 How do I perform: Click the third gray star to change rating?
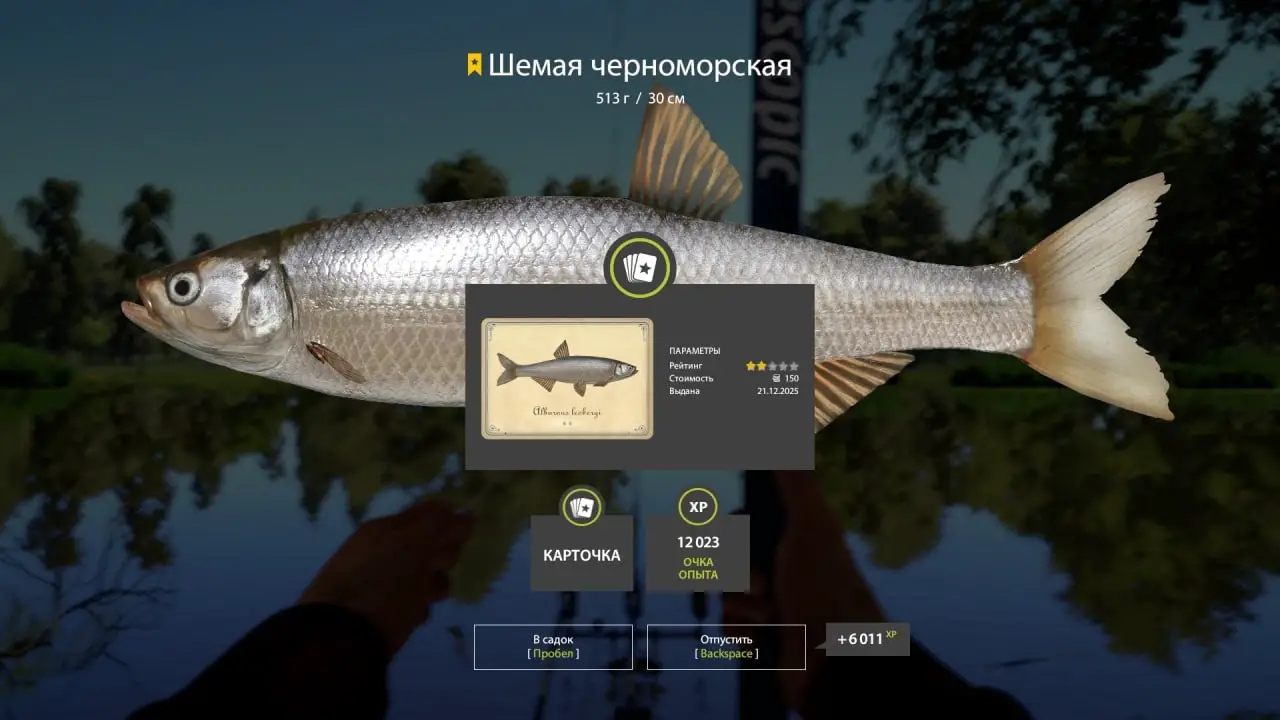774,366
